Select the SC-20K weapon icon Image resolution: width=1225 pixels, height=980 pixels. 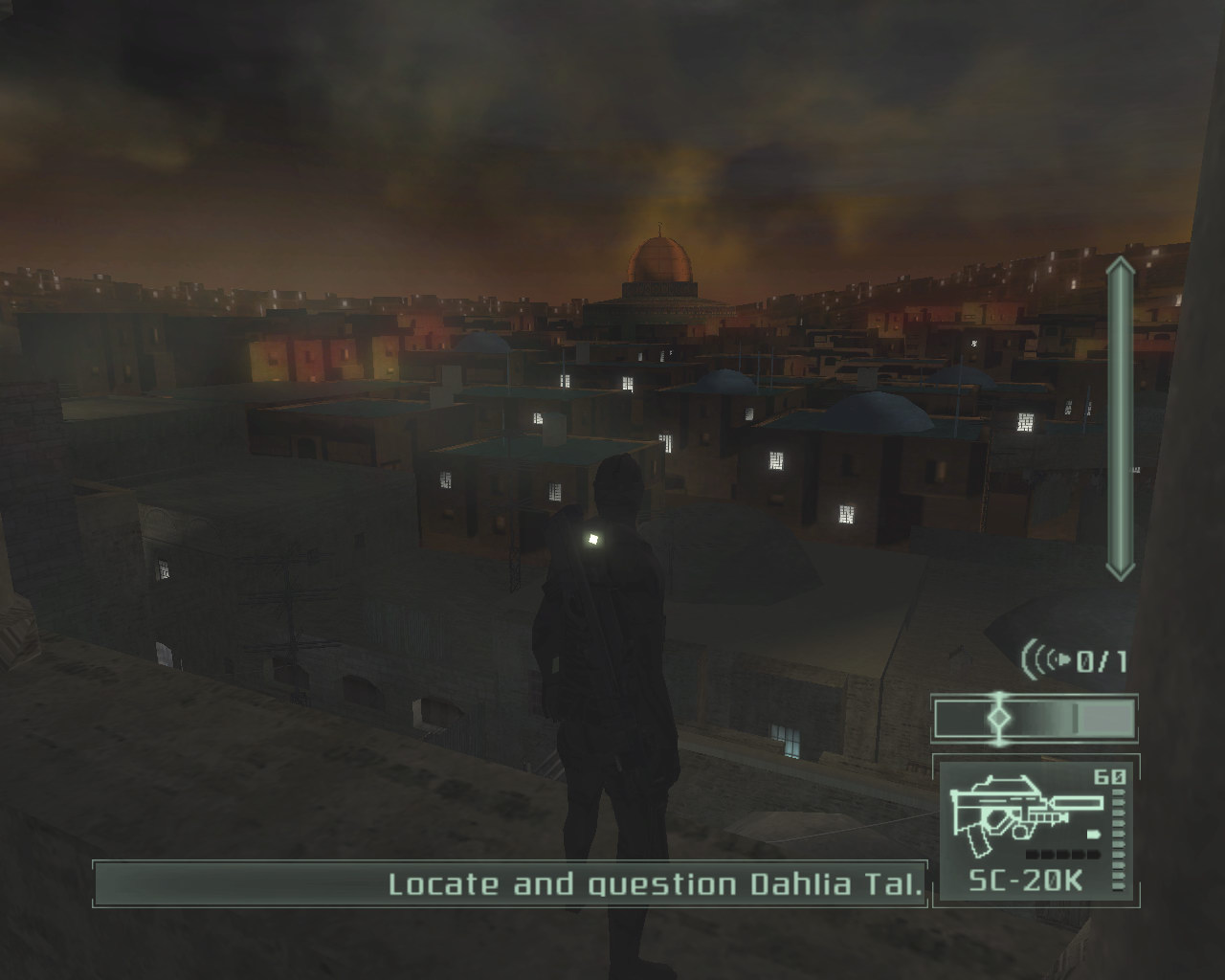click(x=1020, y=816)
